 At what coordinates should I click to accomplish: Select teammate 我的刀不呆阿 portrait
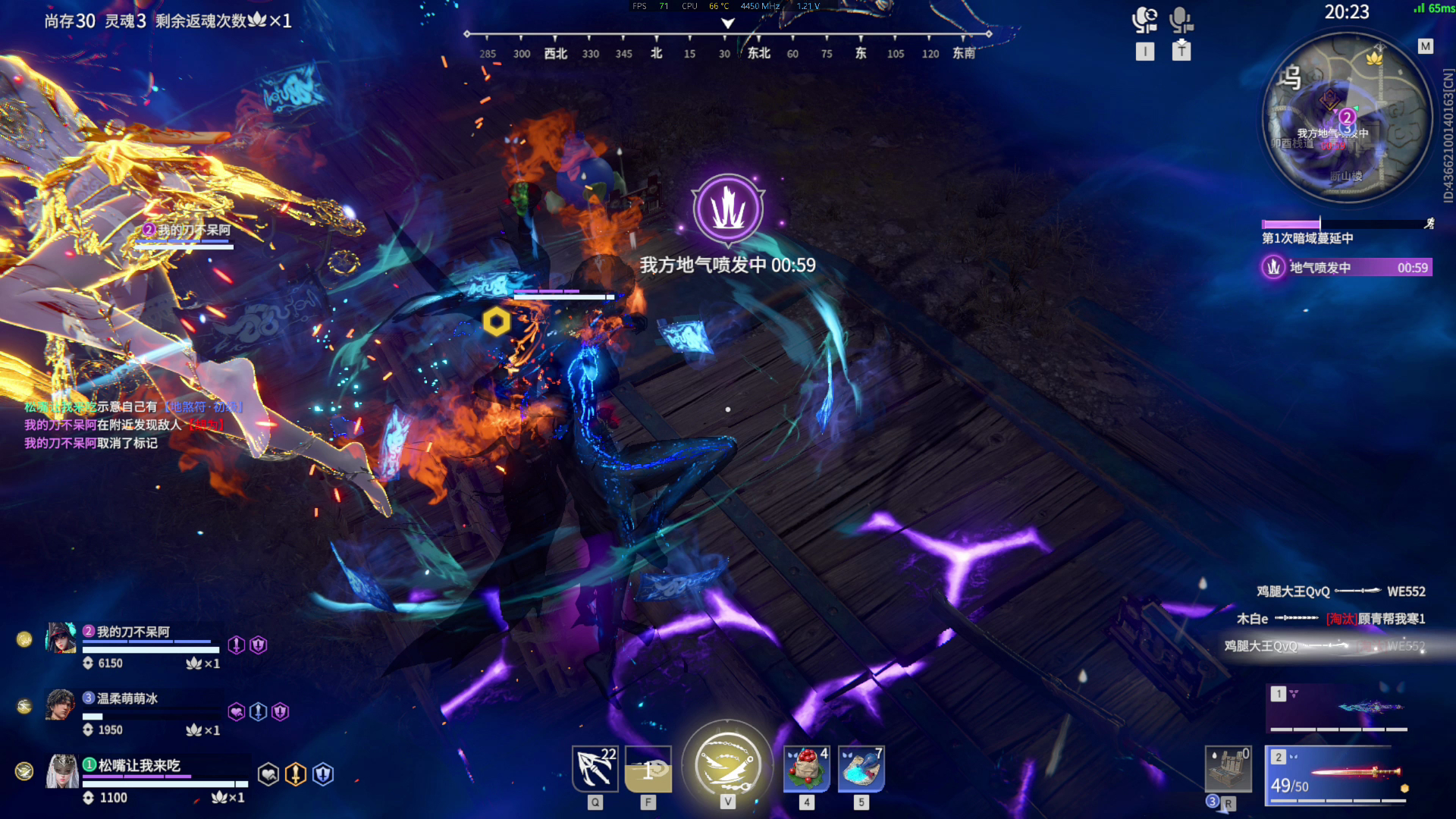(x=61, y=639)
